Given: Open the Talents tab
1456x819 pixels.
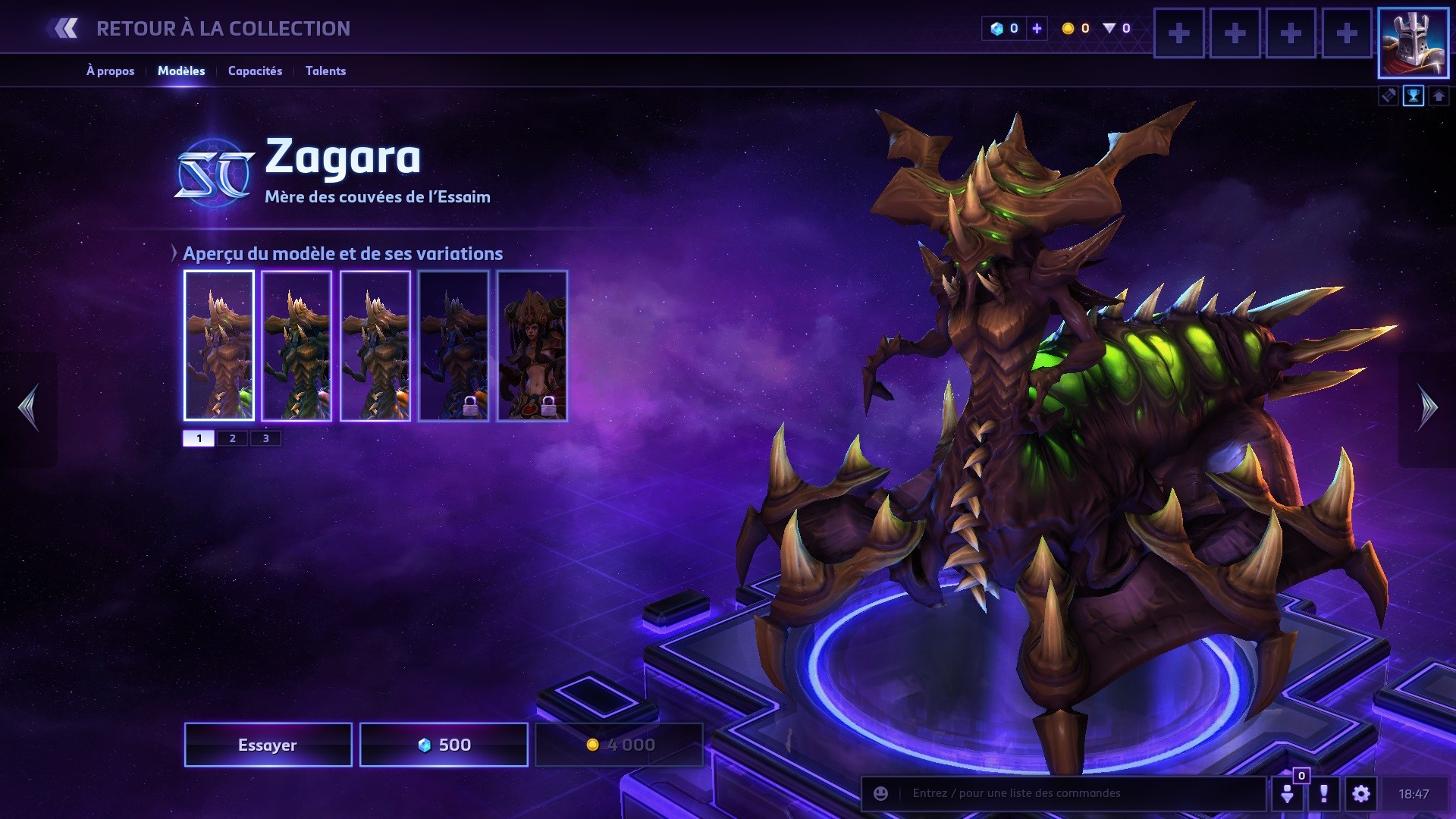Looking at the screenshot, I should 325,71.
